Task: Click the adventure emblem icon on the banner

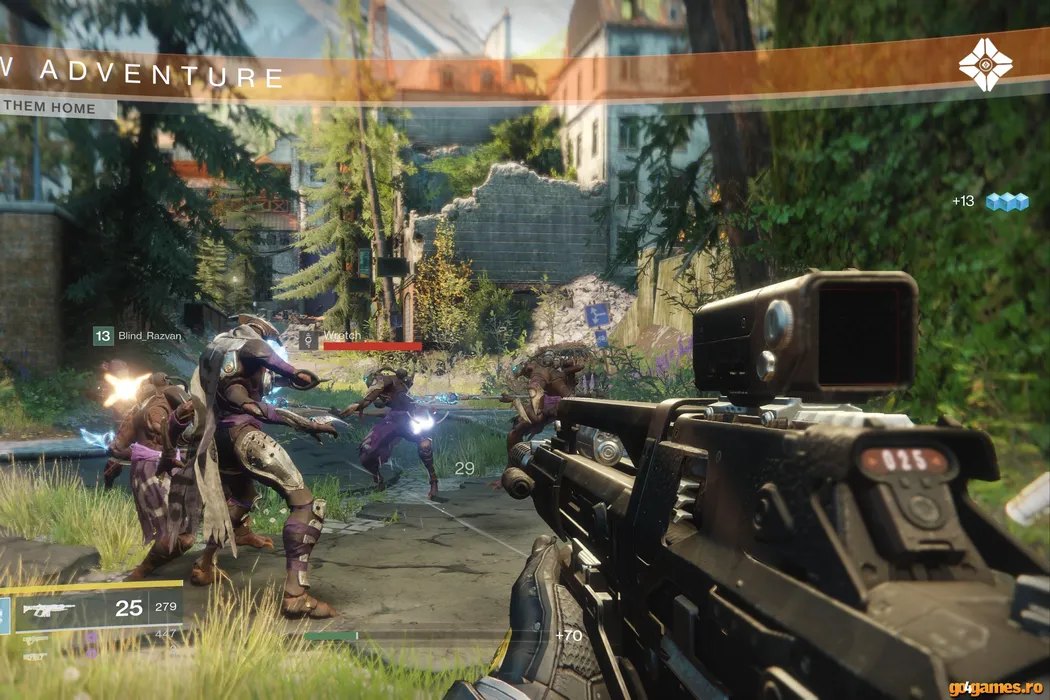Action: tap(985, 65)
